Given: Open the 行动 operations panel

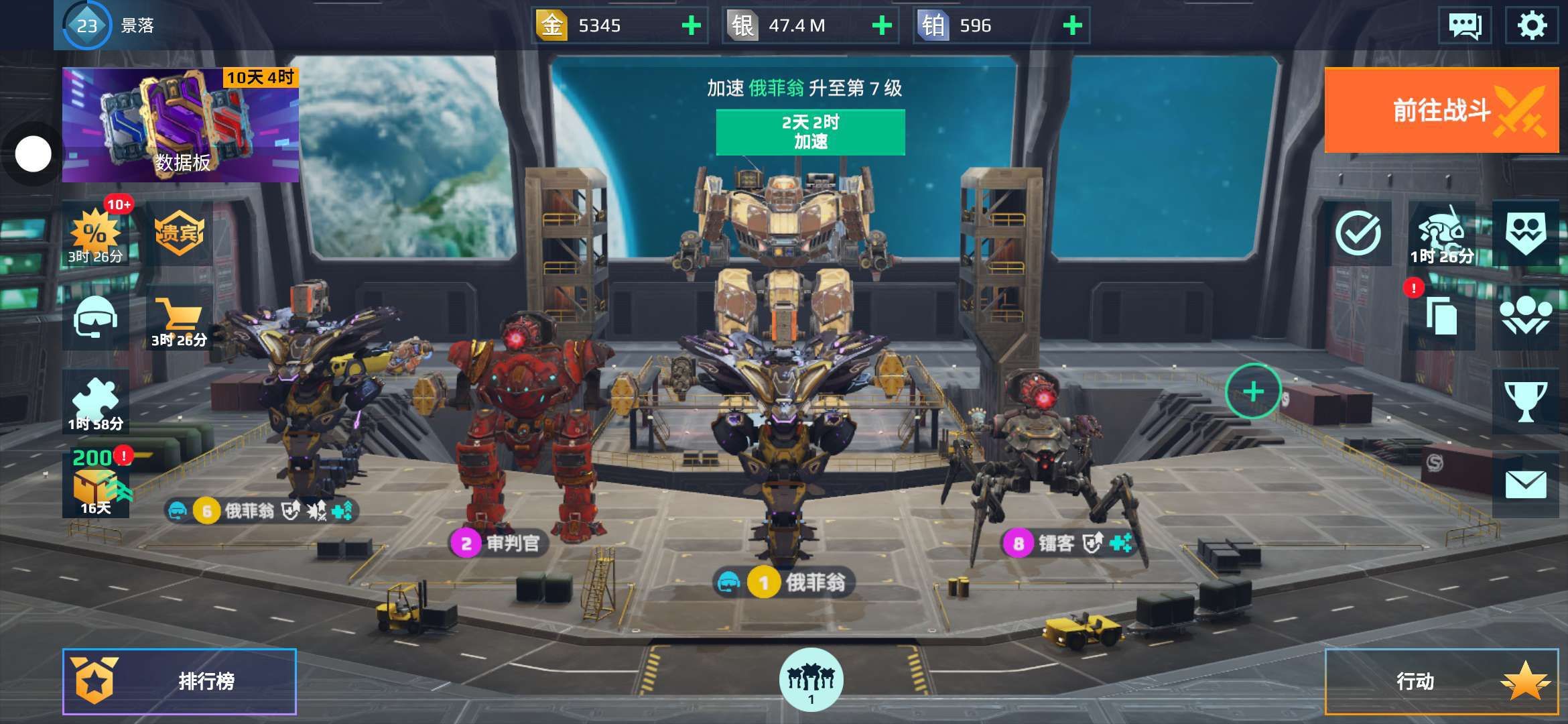Looking at the screenshot, I should [x=1441, y=681].
